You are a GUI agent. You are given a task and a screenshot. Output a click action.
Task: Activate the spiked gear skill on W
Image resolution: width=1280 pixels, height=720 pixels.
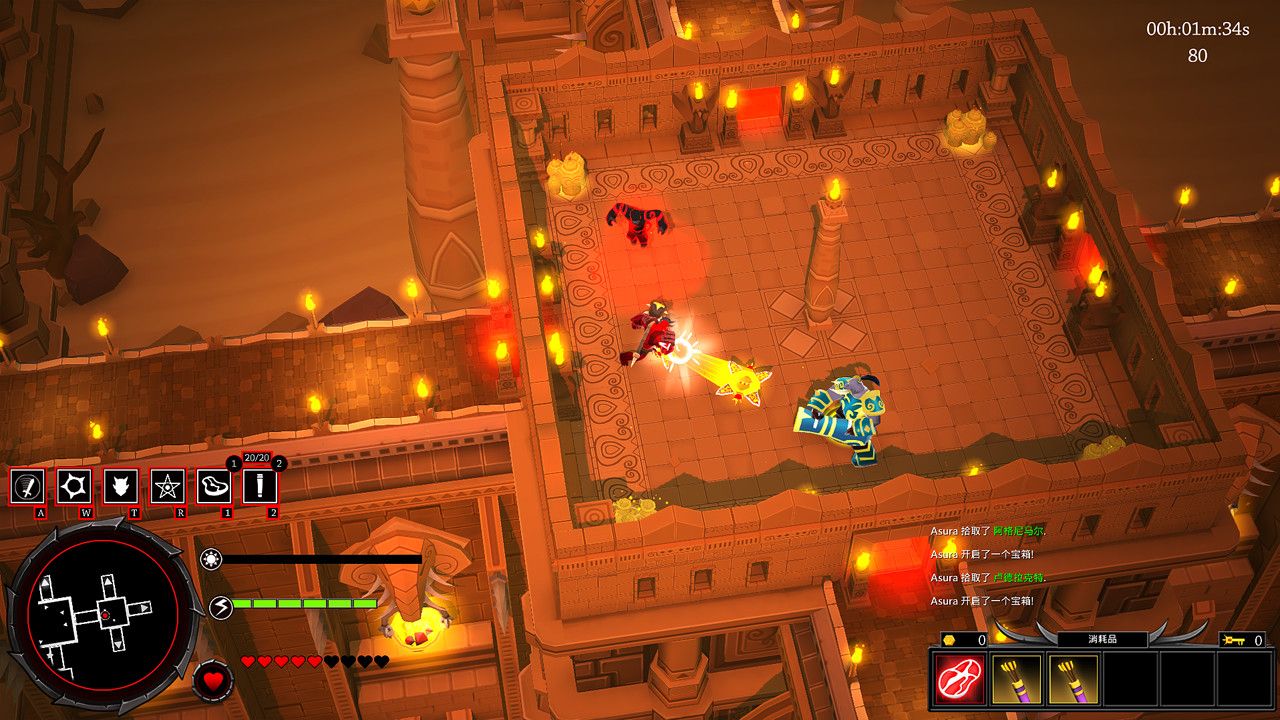coord(74,487)
